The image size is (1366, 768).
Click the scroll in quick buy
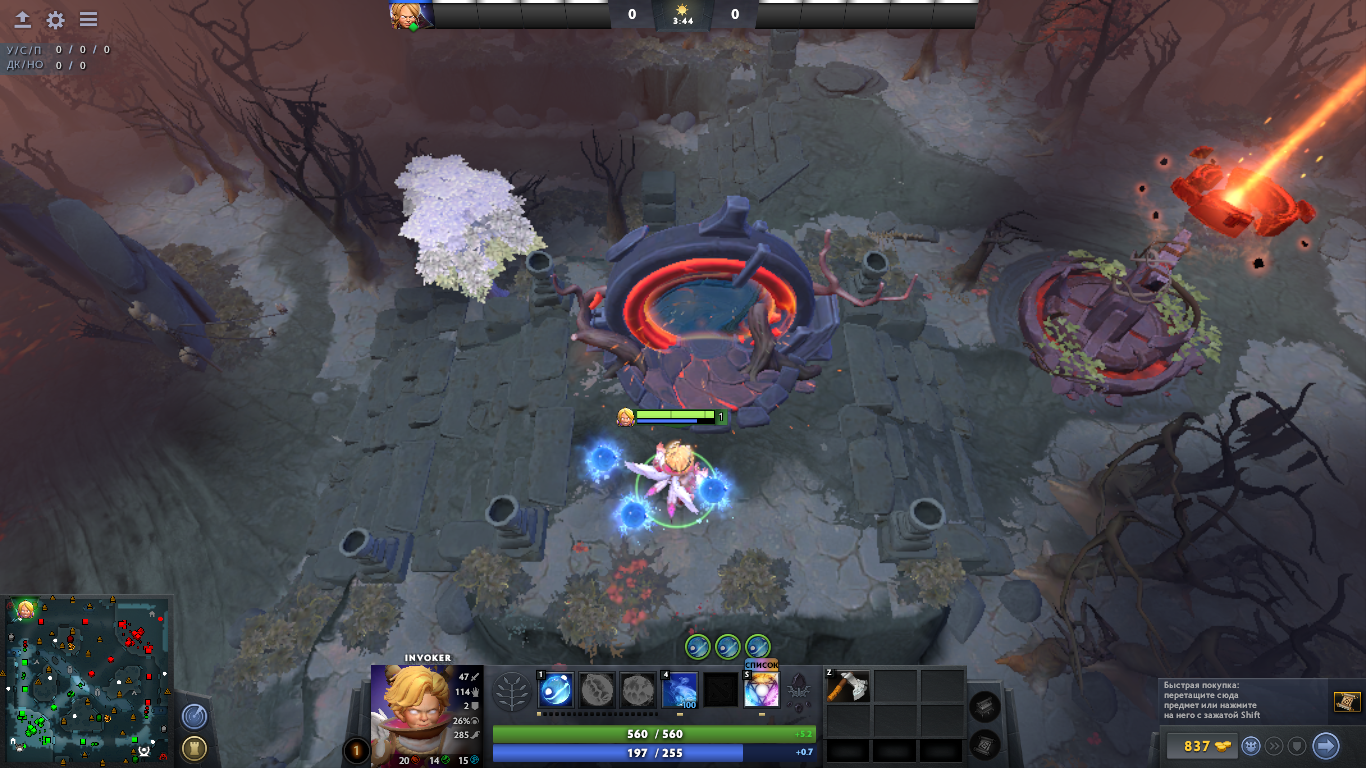tap(1347, 702)
